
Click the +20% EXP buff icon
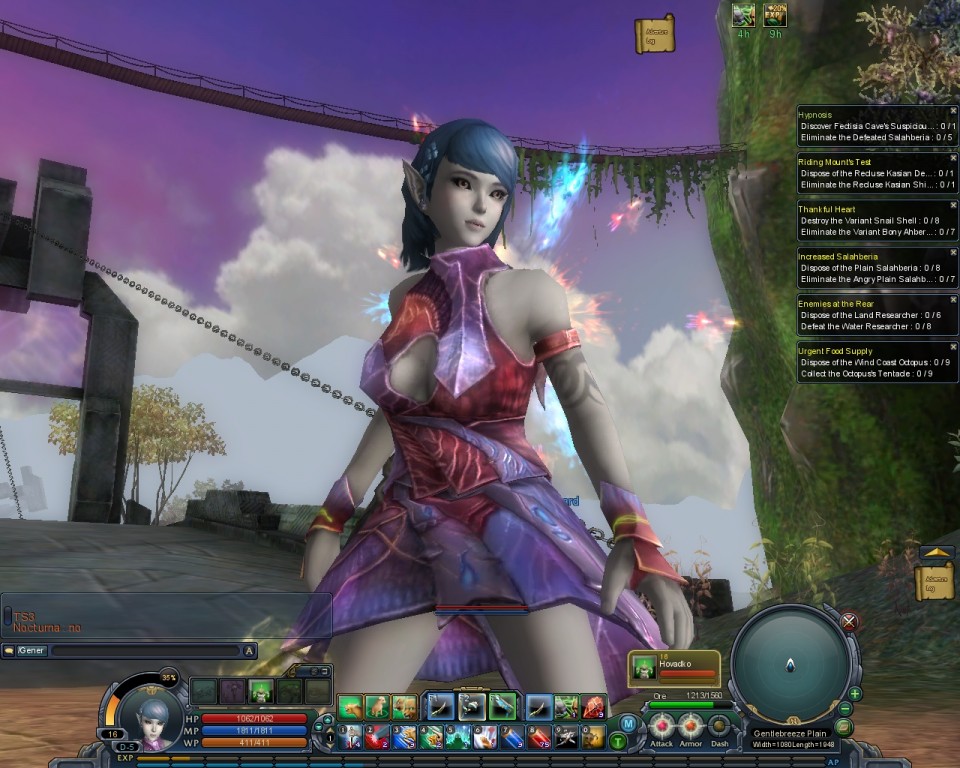775,14
